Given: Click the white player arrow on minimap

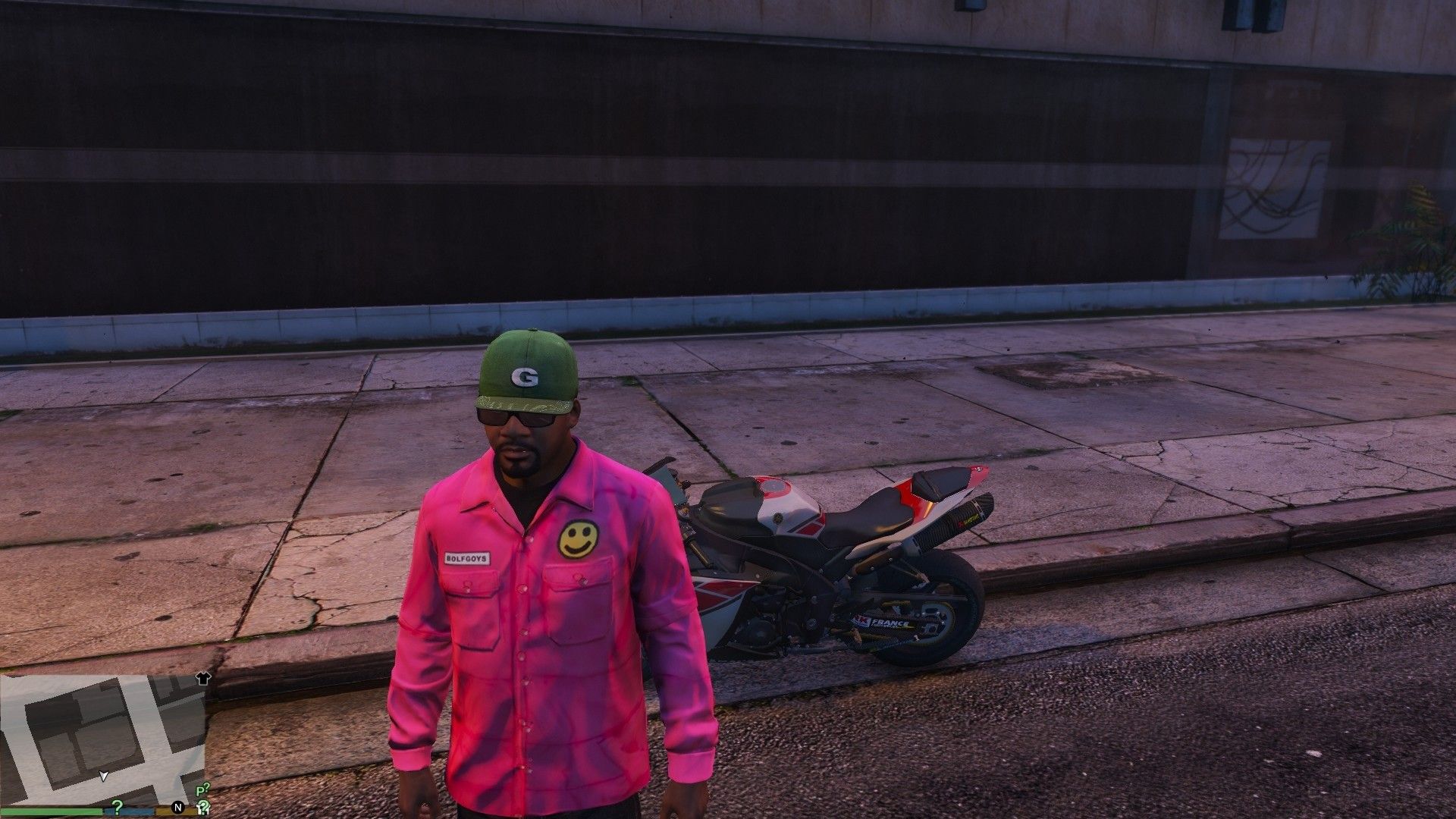Looking at the screenshot, I should (104, 776).
